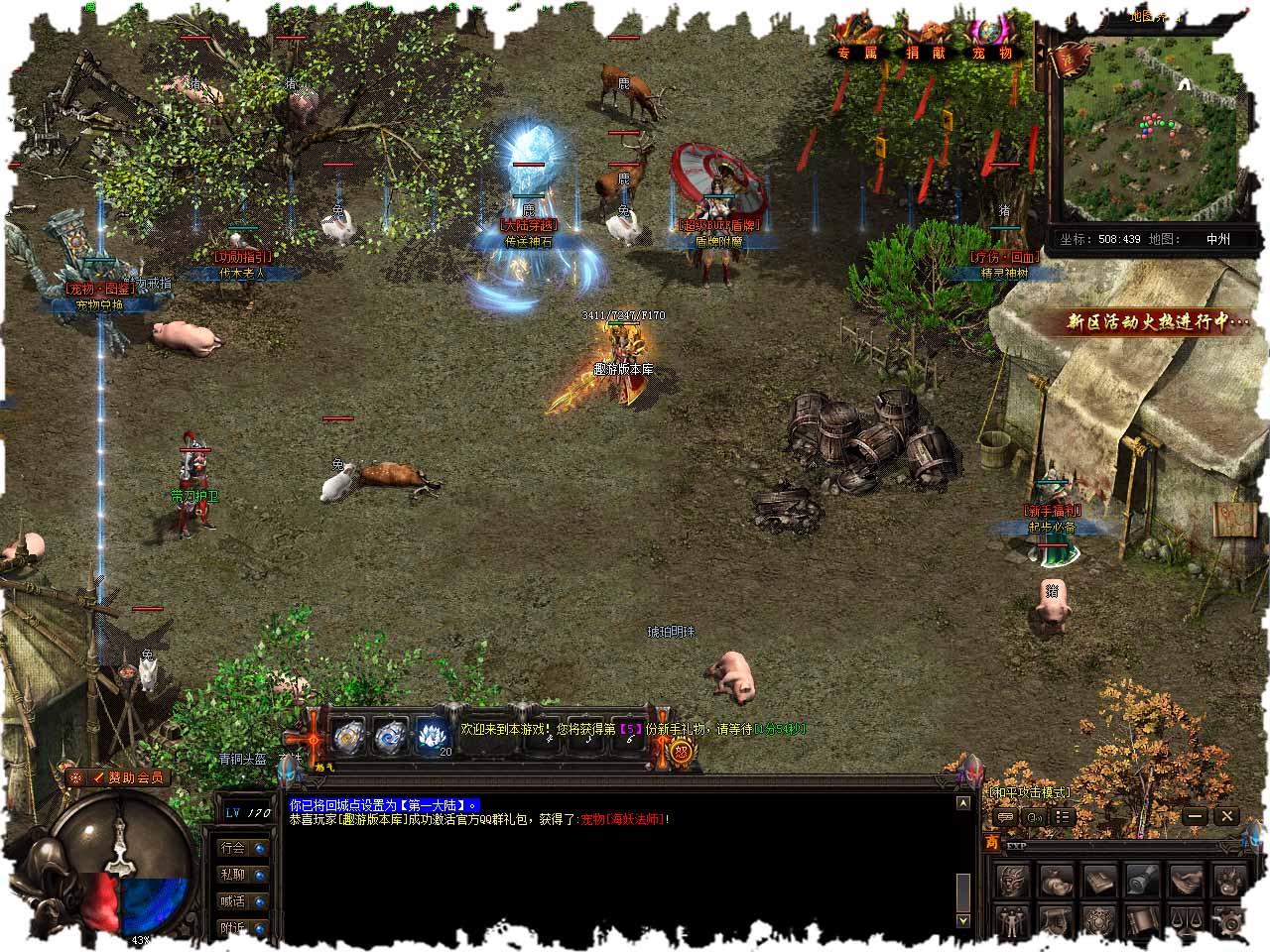Screen dimensions: 1270x952
Task: Open the helmeted face character icon
Action: pos(1013,880)
